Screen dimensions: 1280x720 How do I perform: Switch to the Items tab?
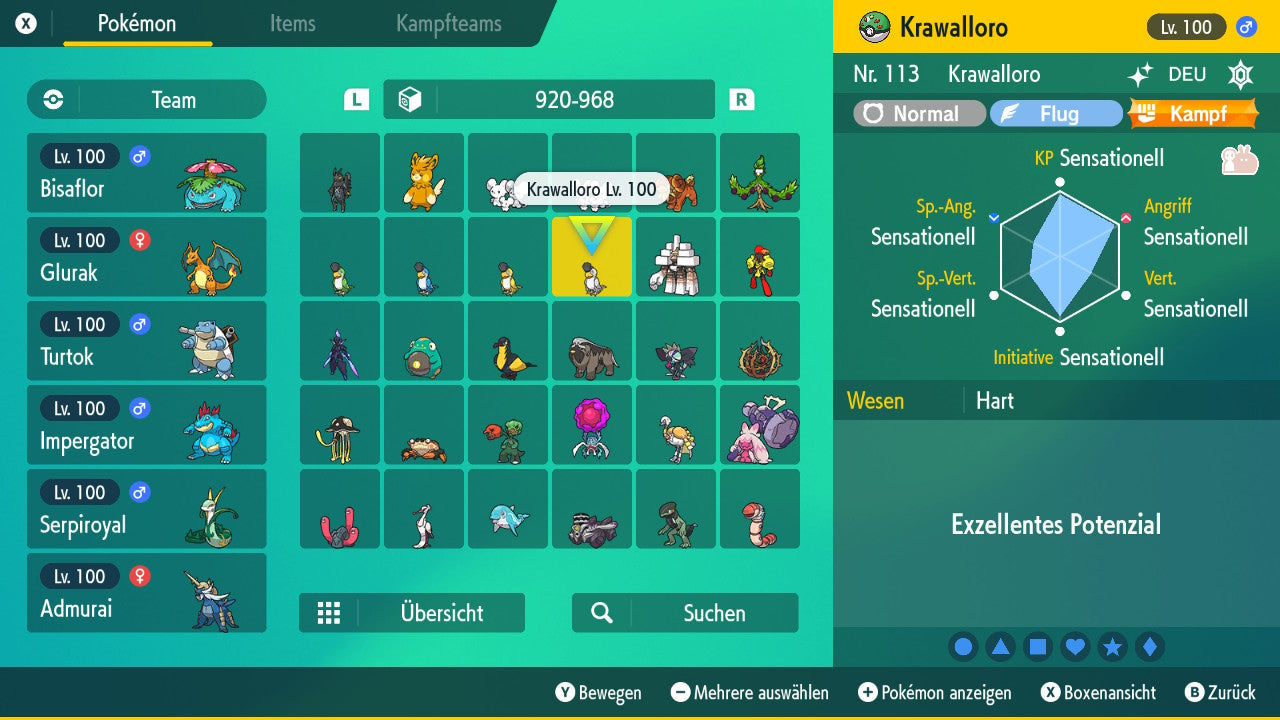292,24
